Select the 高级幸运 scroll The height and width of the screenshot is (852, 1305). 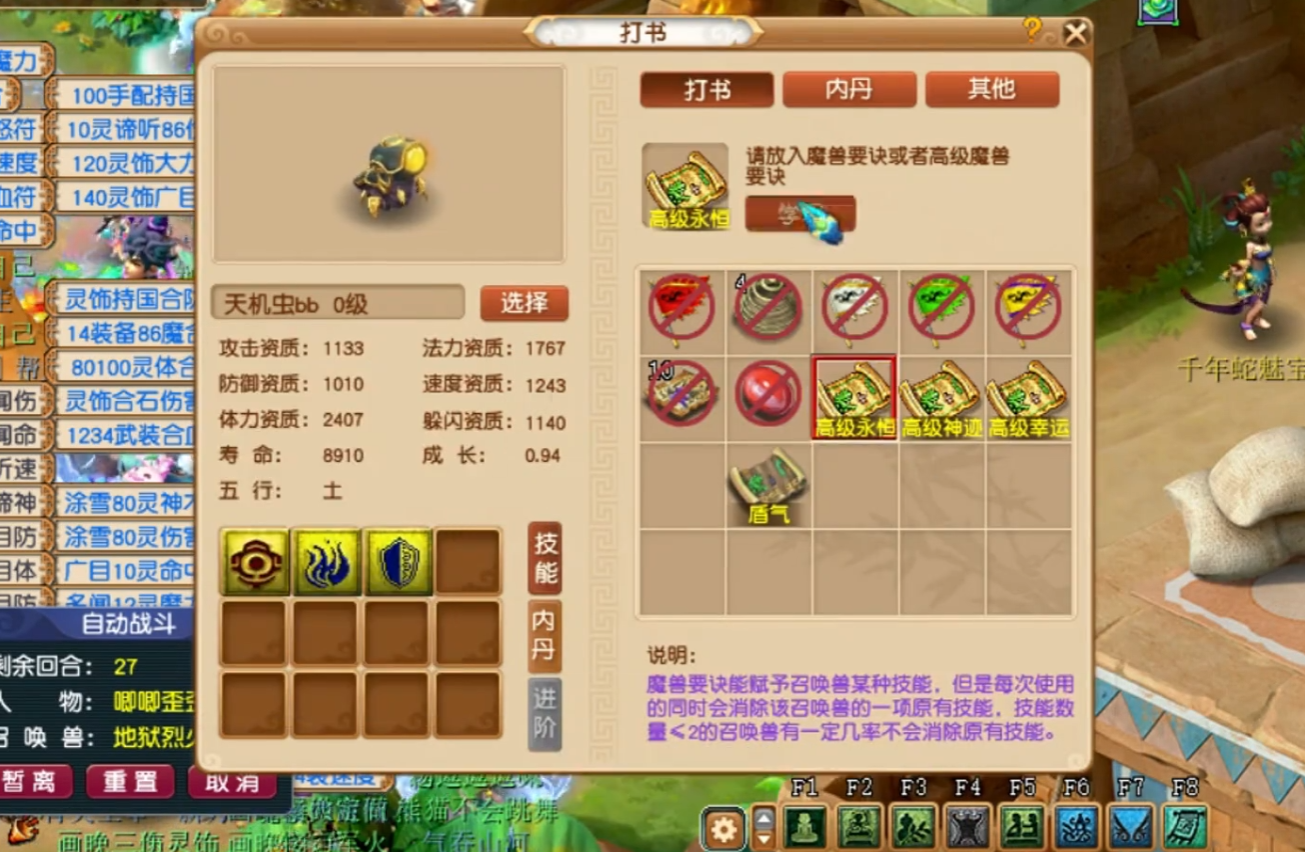(1025, 394)
